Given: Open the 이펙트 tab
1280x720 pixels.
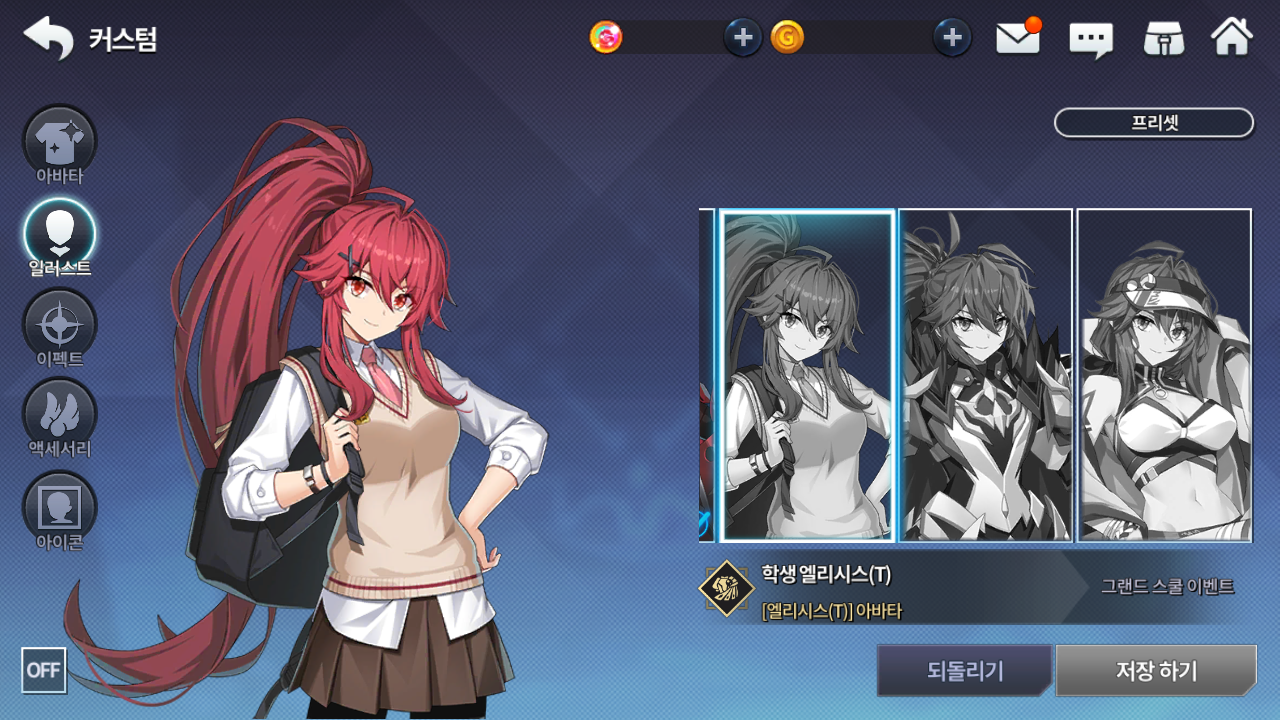Looking at the screenshot, I should click(x=60, y=327).
